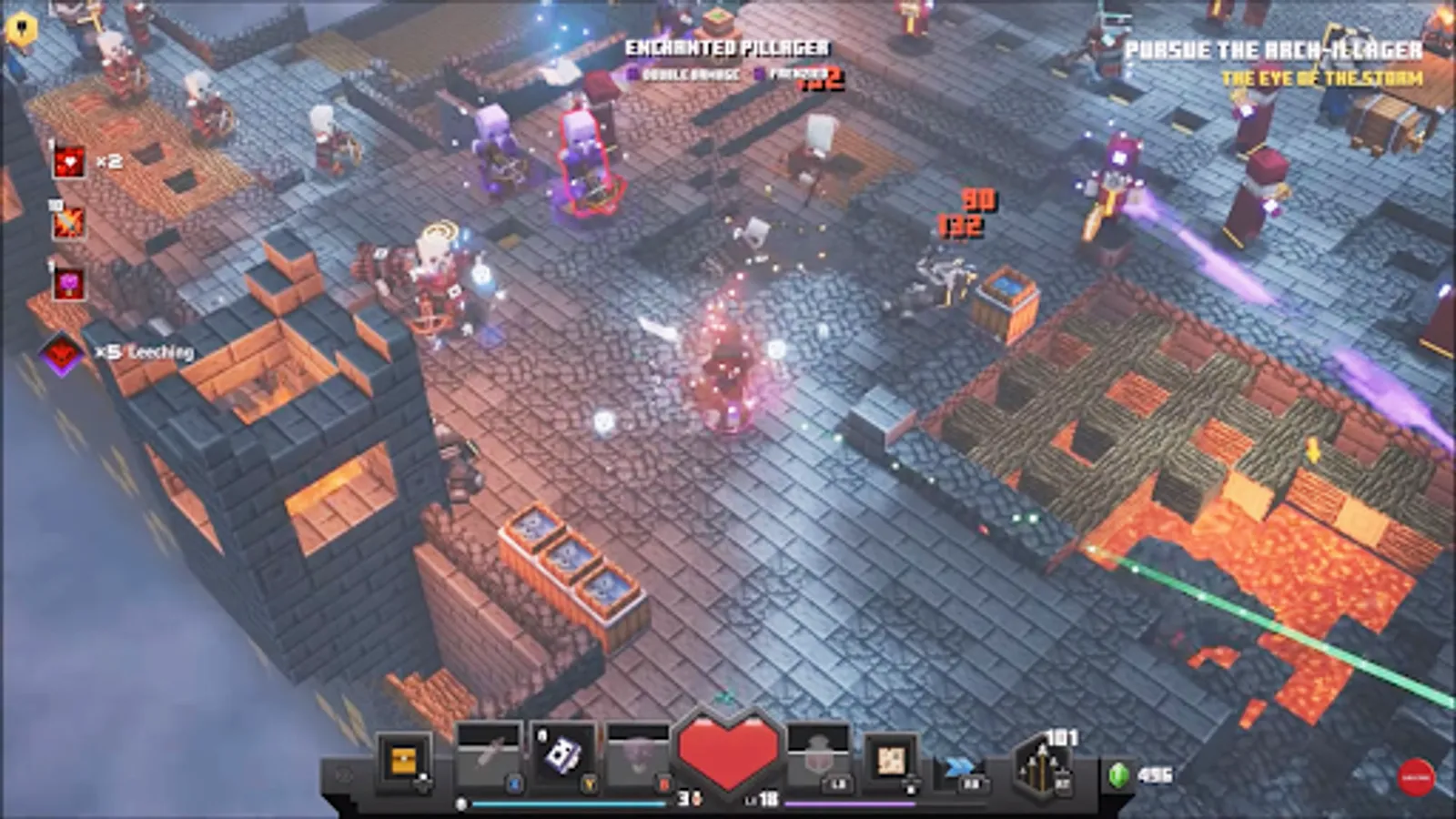Click the armor slot bound to LB
Image resolution: width=1456 pixels, height=819 pixels.
[x=819, y=753]
